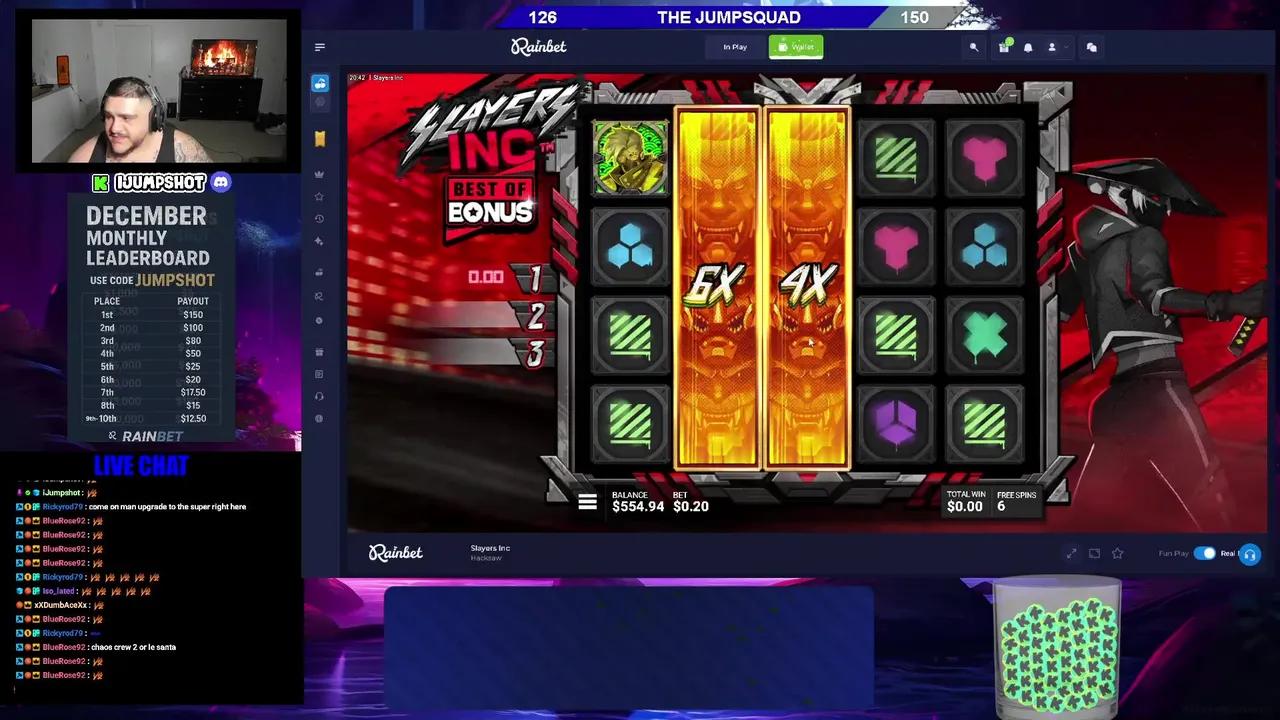Viewport: 1280px width, 720px height.
Task: Click the Rainbet logo in the header
Action: (x=538, y=47)
